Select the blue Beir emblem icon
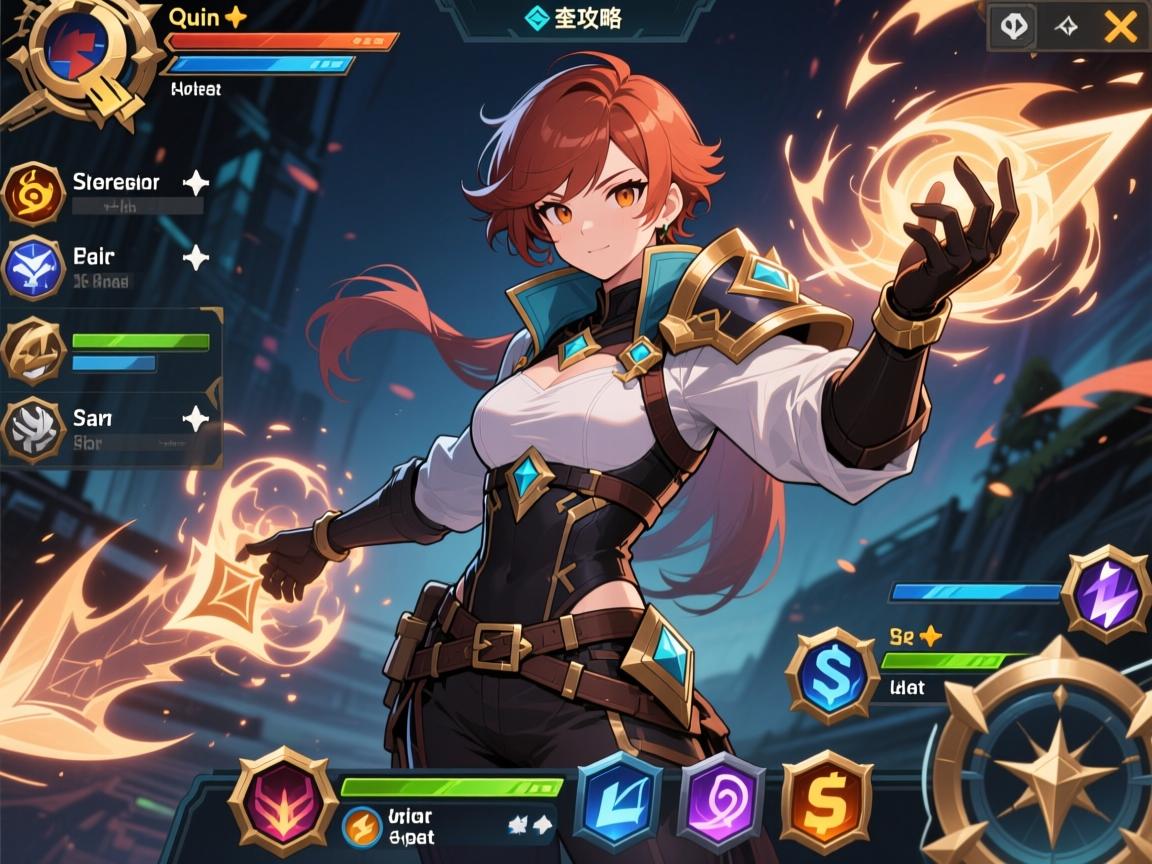The image size is (1152, 864). 34,267
